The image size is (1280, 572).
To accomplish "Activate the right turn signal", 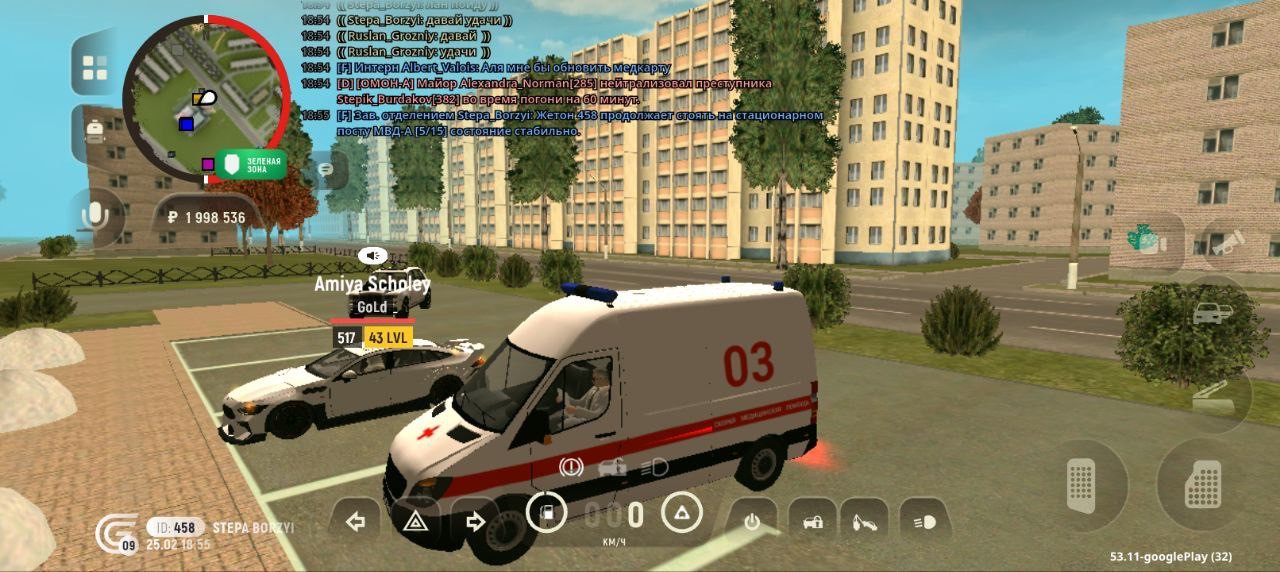I will 475,521.
